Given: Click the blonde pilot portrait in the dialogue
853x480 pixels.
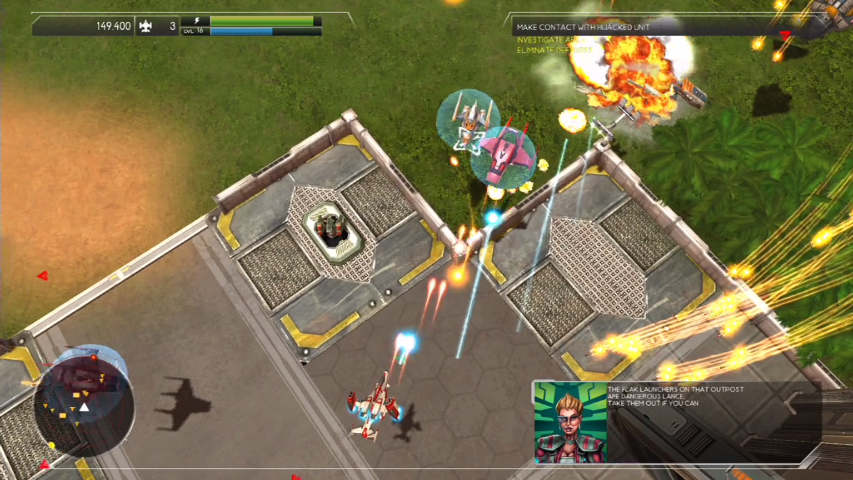Looking at the screenshot, I should [x=570, y=421].
